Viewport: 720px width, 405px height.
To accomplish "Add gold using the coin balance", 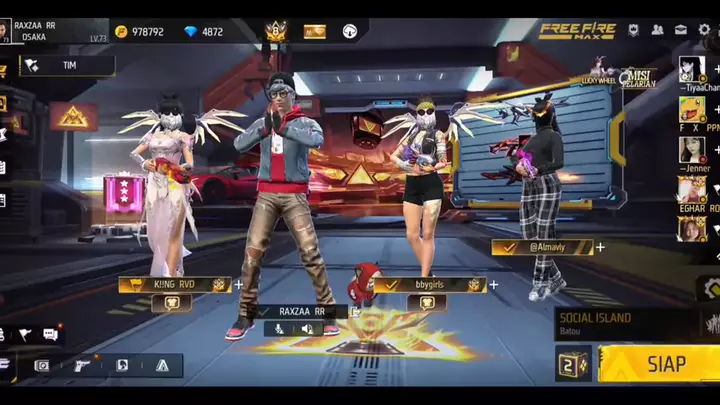I will [x=139, y=32].
